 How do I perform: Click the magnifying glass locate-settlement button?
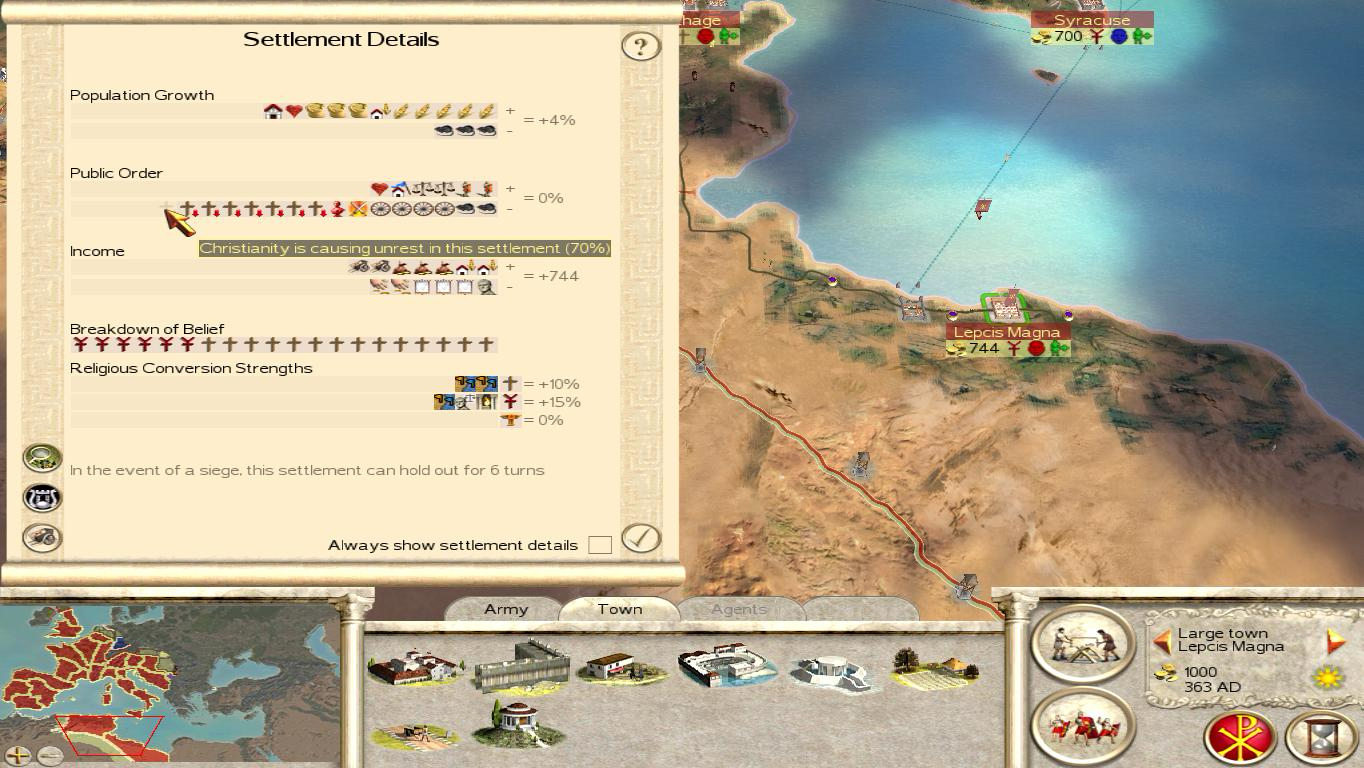pyautogui.click(x=42, y=457)
